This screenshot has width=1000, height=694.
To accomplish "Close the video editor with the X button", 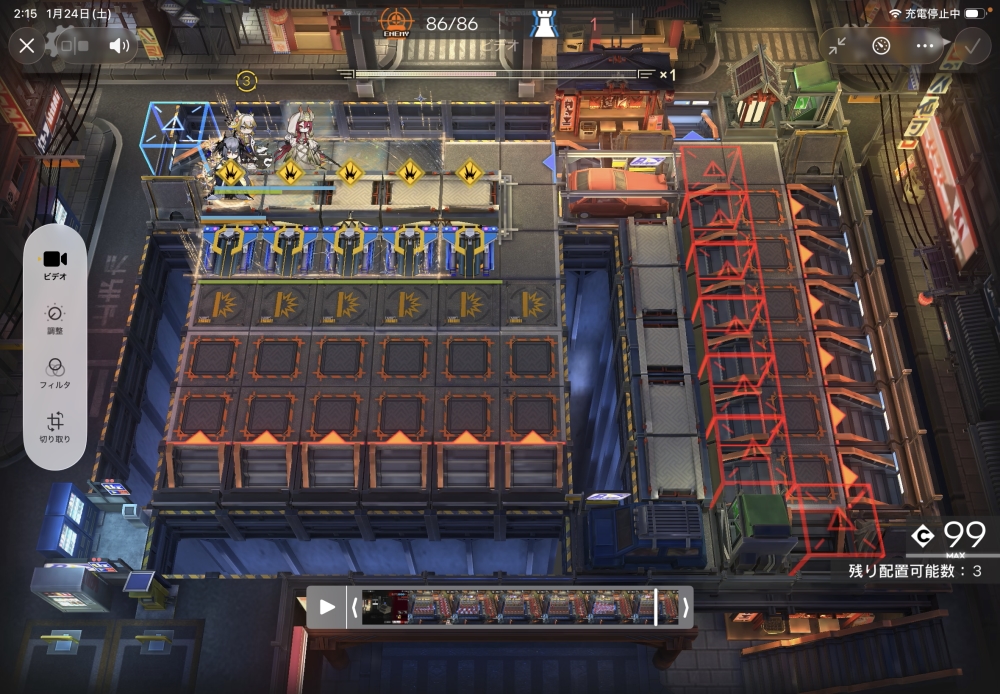I will 27,46.
